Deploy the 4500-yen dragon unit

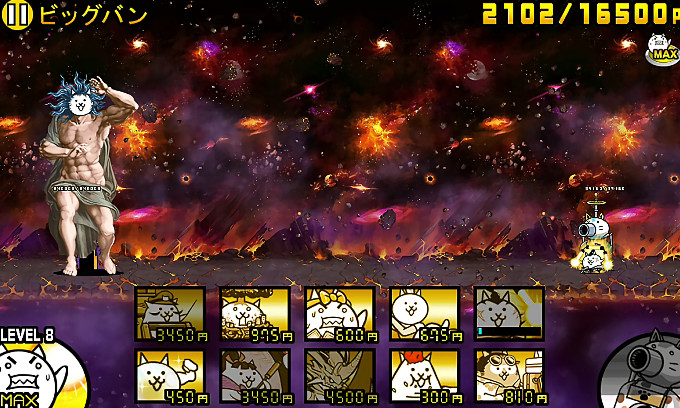(340, 375)
